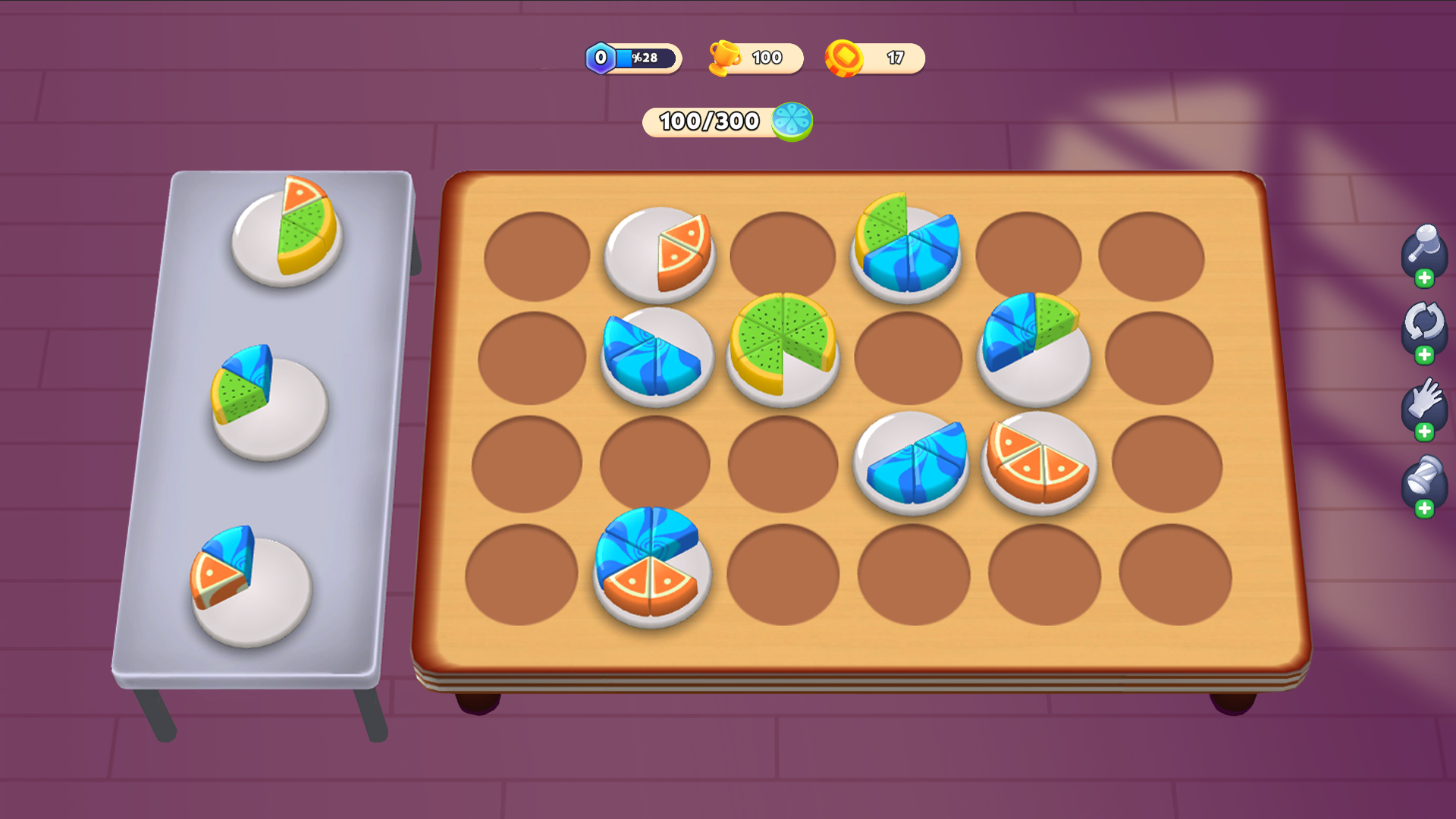Tap the empty brown slot at the board's top-left
The width and height of the screenshot is (1456, 819).
pyautogui.click(x=538, y=254)
